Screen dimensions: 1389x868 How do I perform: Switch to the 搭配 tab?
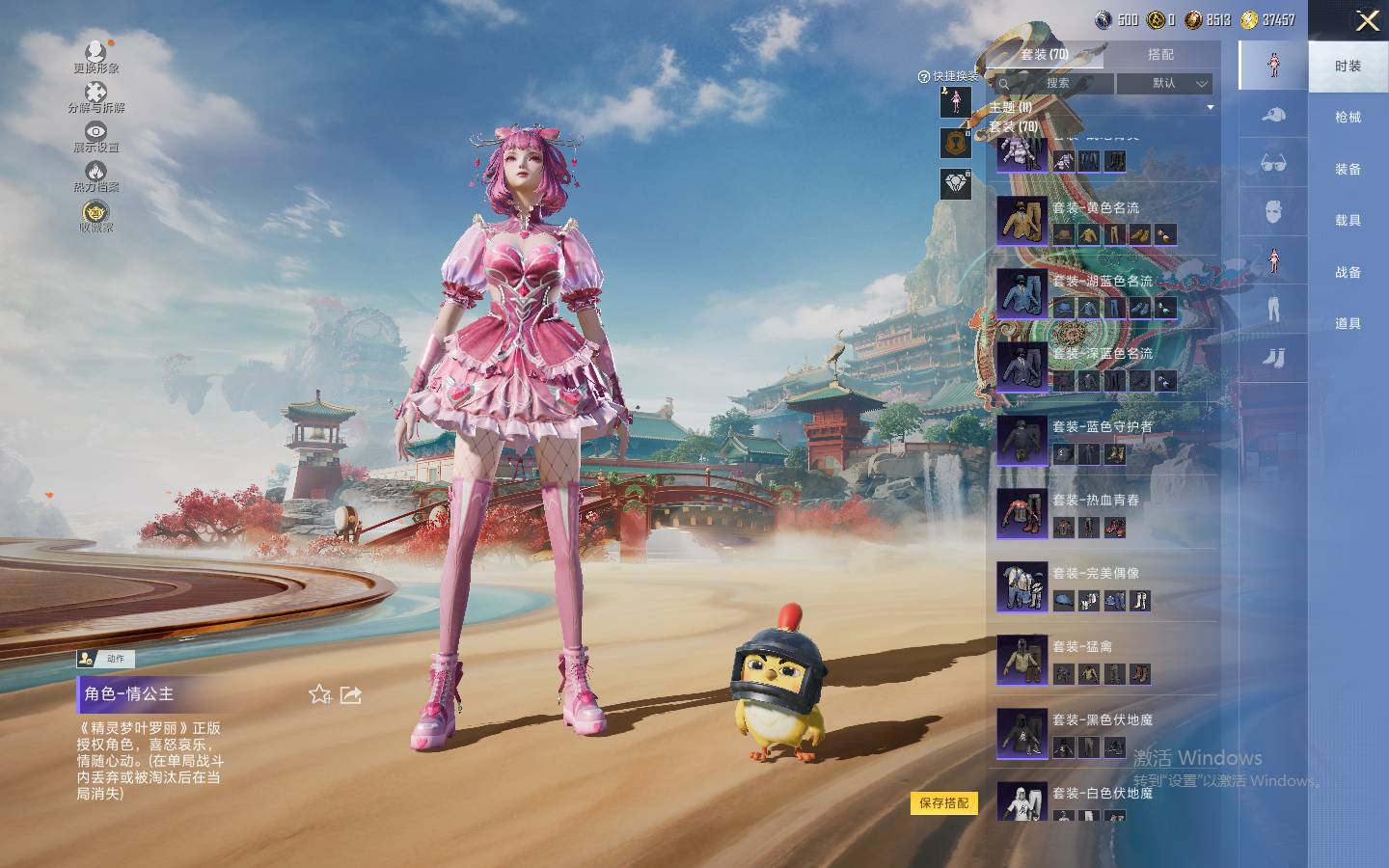pos(1160,55)
